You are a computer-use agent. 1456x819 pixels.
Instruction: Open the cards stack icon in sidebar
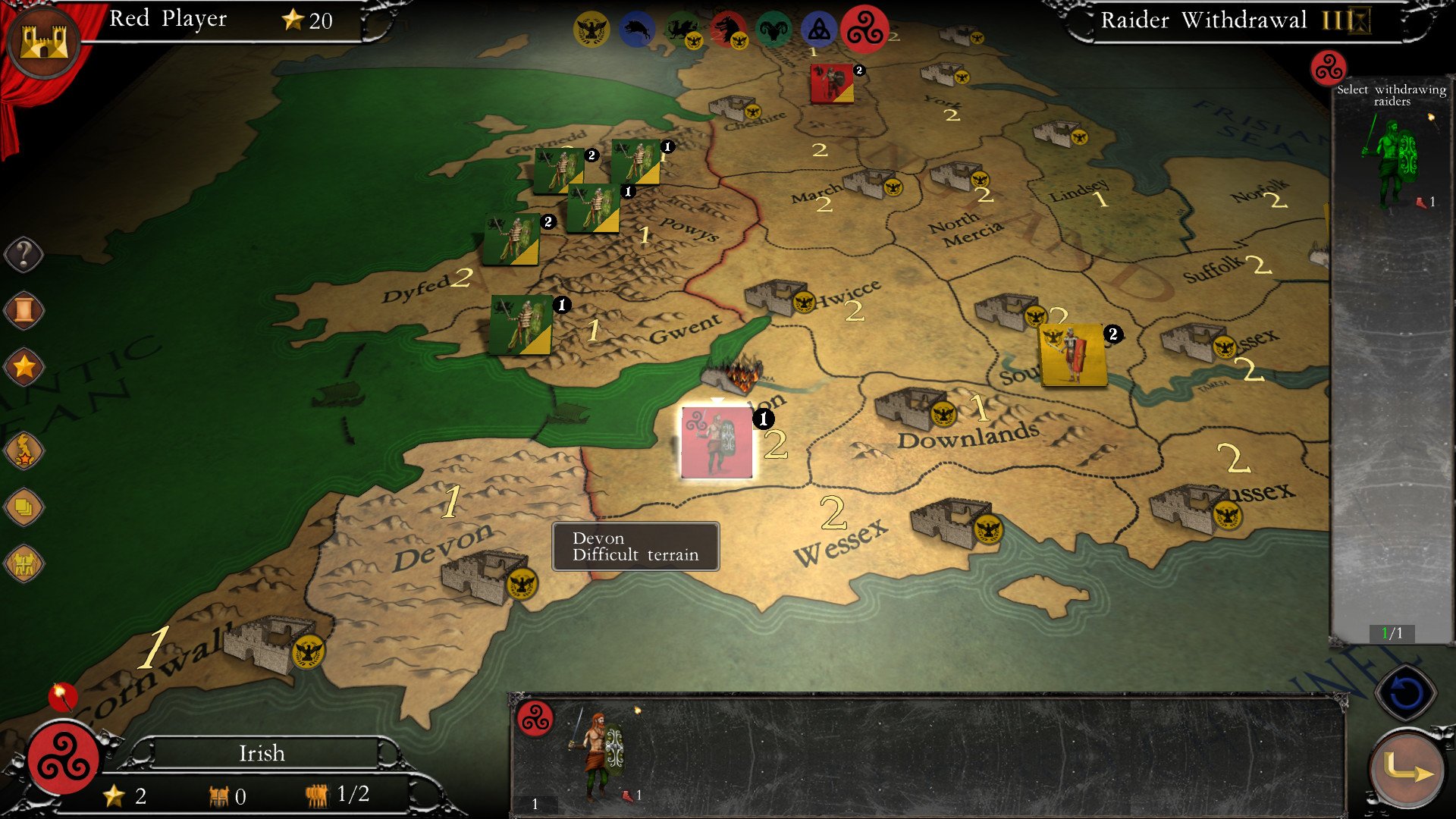(24, 508)
